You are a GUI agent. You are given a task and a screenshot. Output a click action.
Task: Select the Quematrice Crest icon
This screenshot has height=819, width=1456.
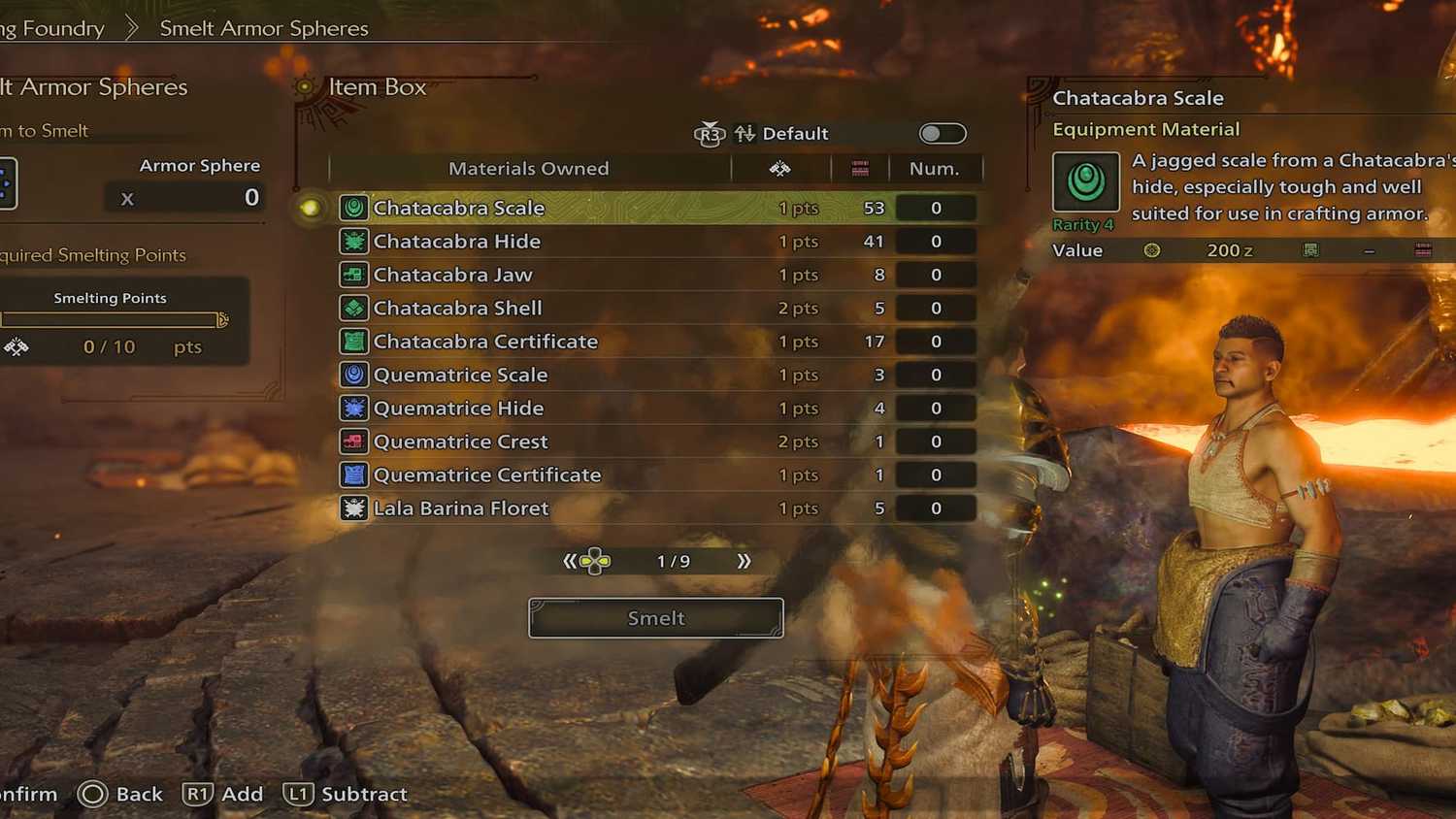click(x=353, y=441)
